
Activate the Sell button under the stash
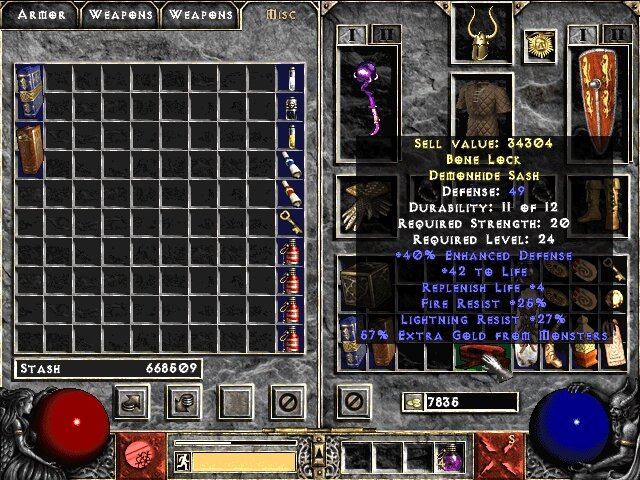click(x=186, y=402)
